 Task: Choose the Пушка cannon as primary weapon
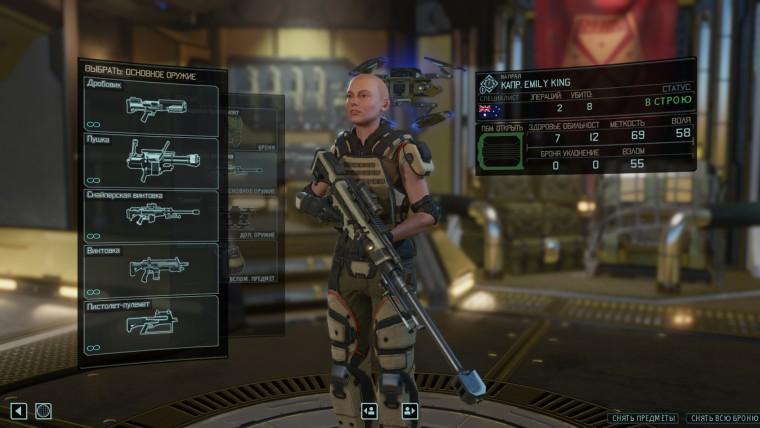pos(151,161)
